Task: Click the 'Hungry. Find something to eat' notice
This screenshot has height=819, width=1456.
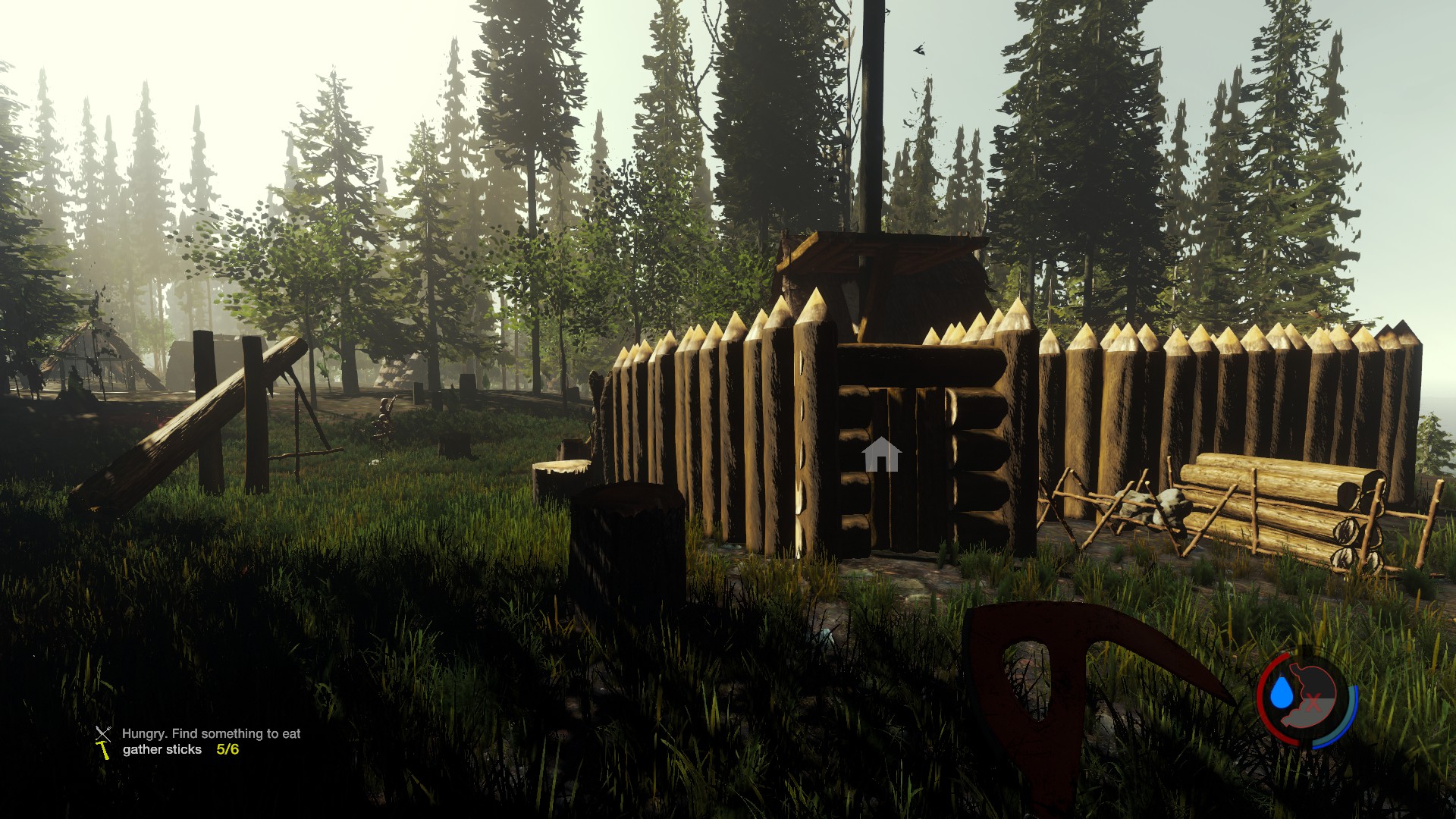Action: coord(211,733)
